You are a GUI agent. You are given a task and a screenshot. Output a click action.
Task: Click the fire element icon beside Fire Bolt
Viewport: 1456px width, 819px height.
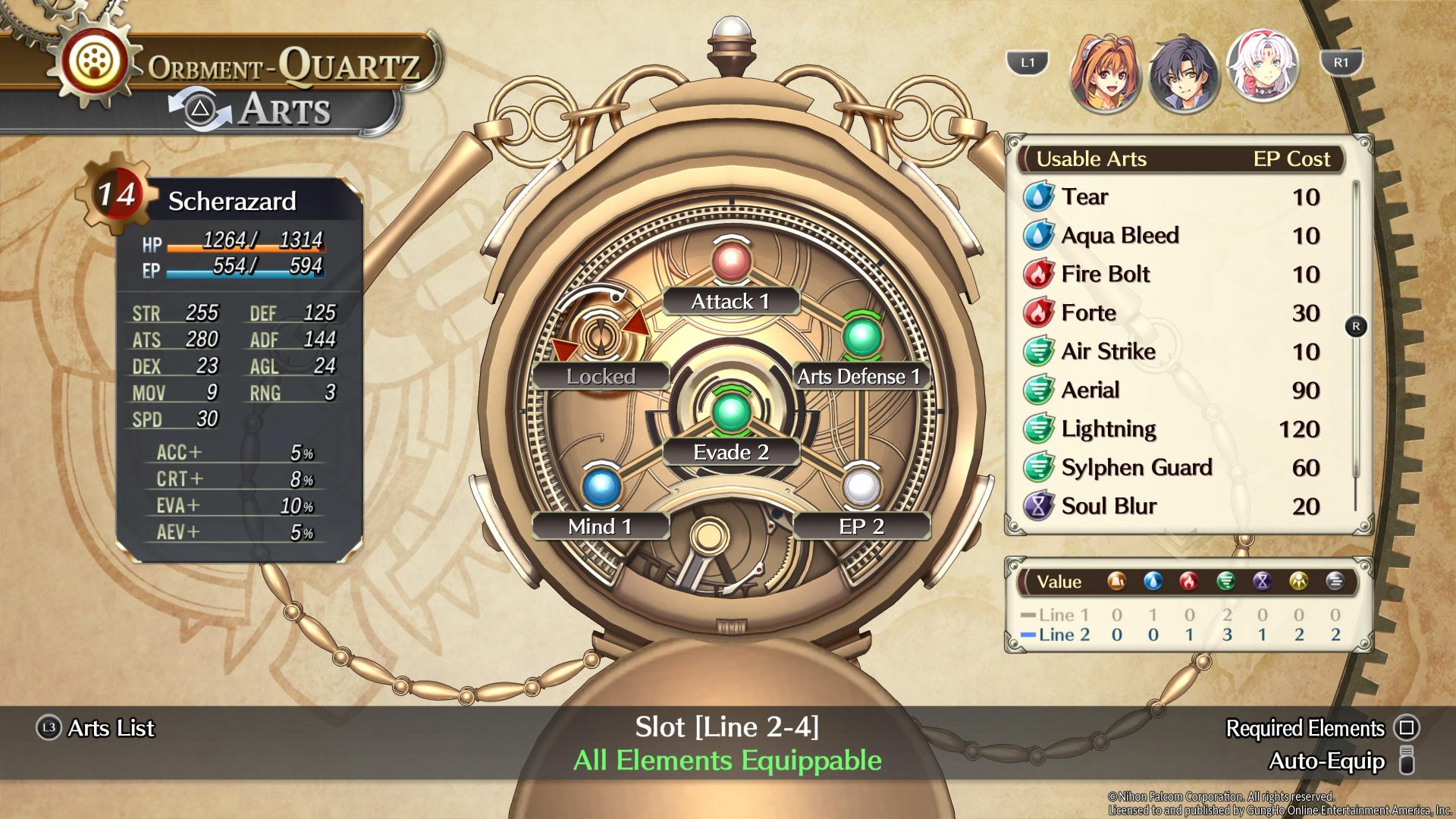tap(1037, 274)
